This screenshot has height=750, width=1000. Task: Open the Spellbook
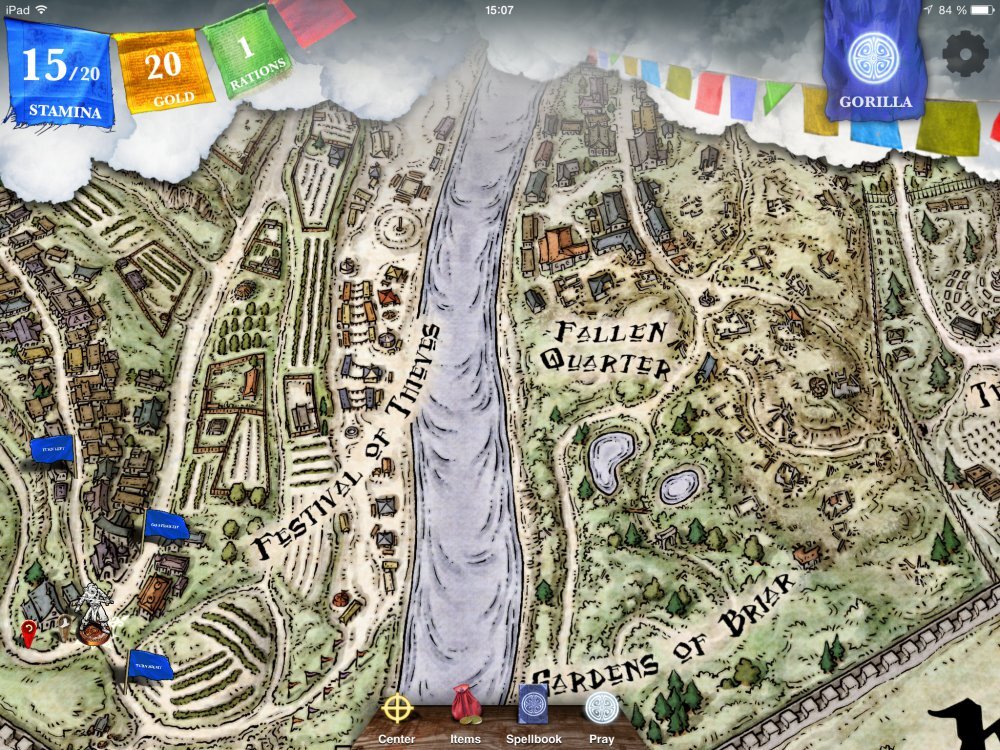tap(533, 708)
